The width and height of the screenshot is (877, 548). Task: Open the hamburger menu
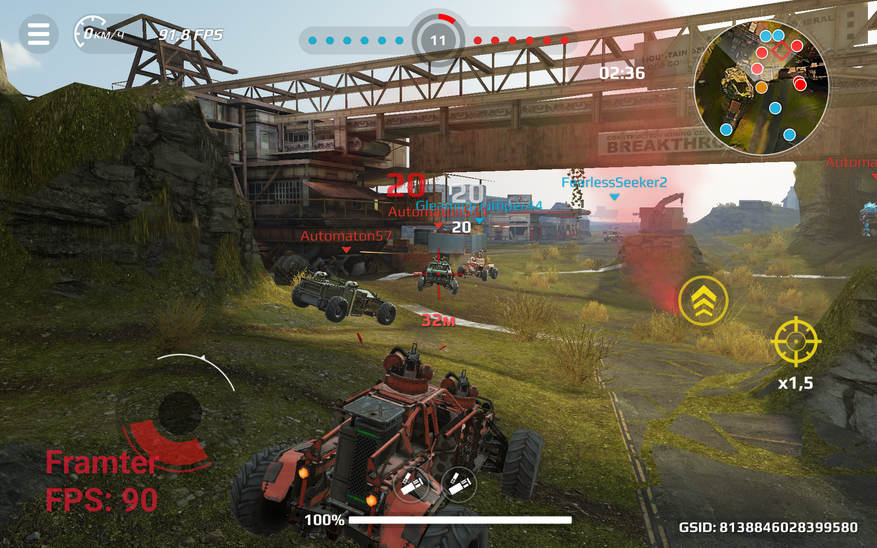[38, 34]
